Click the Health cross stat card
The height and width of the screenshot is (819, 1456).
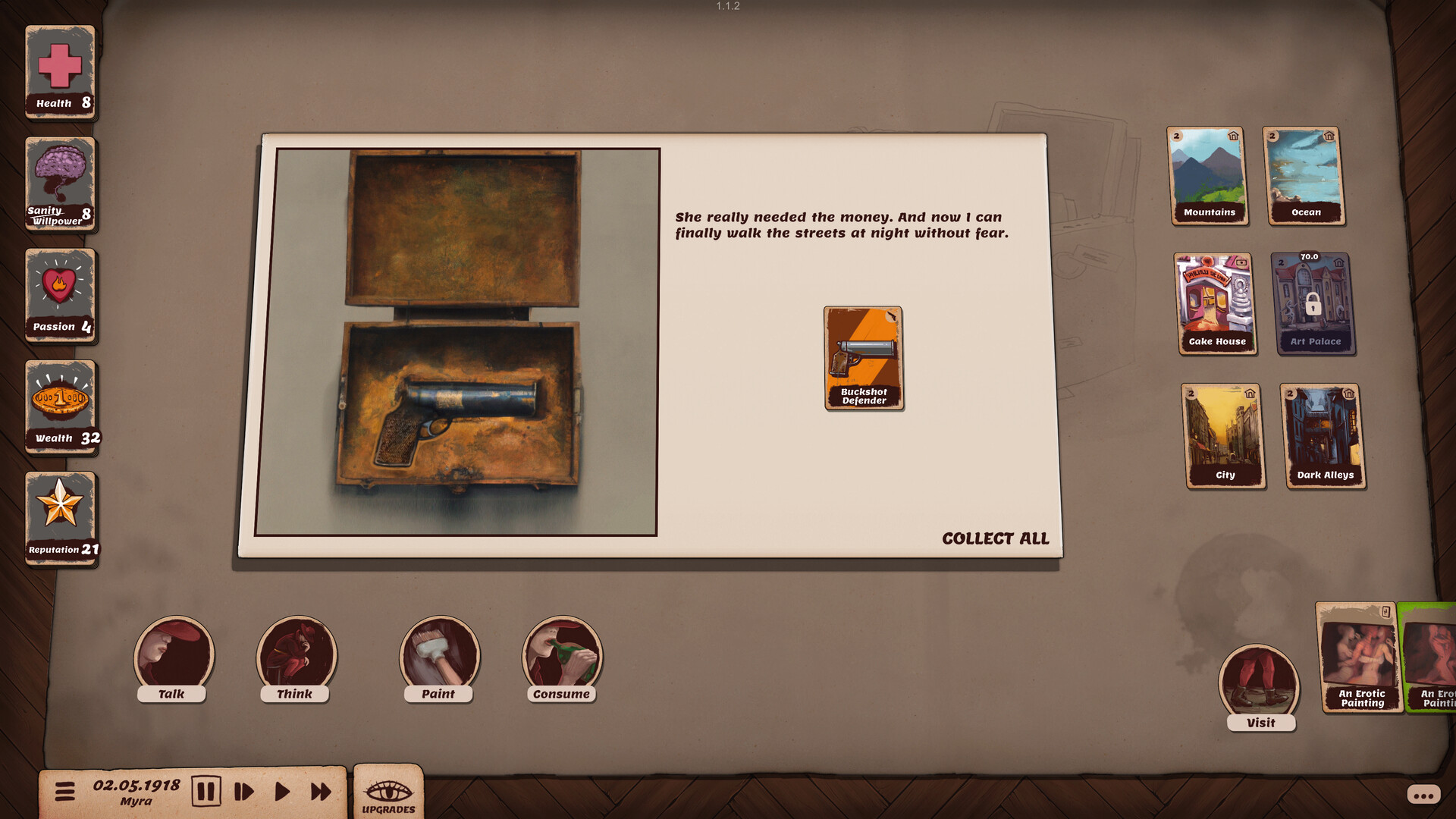(59, 70)
